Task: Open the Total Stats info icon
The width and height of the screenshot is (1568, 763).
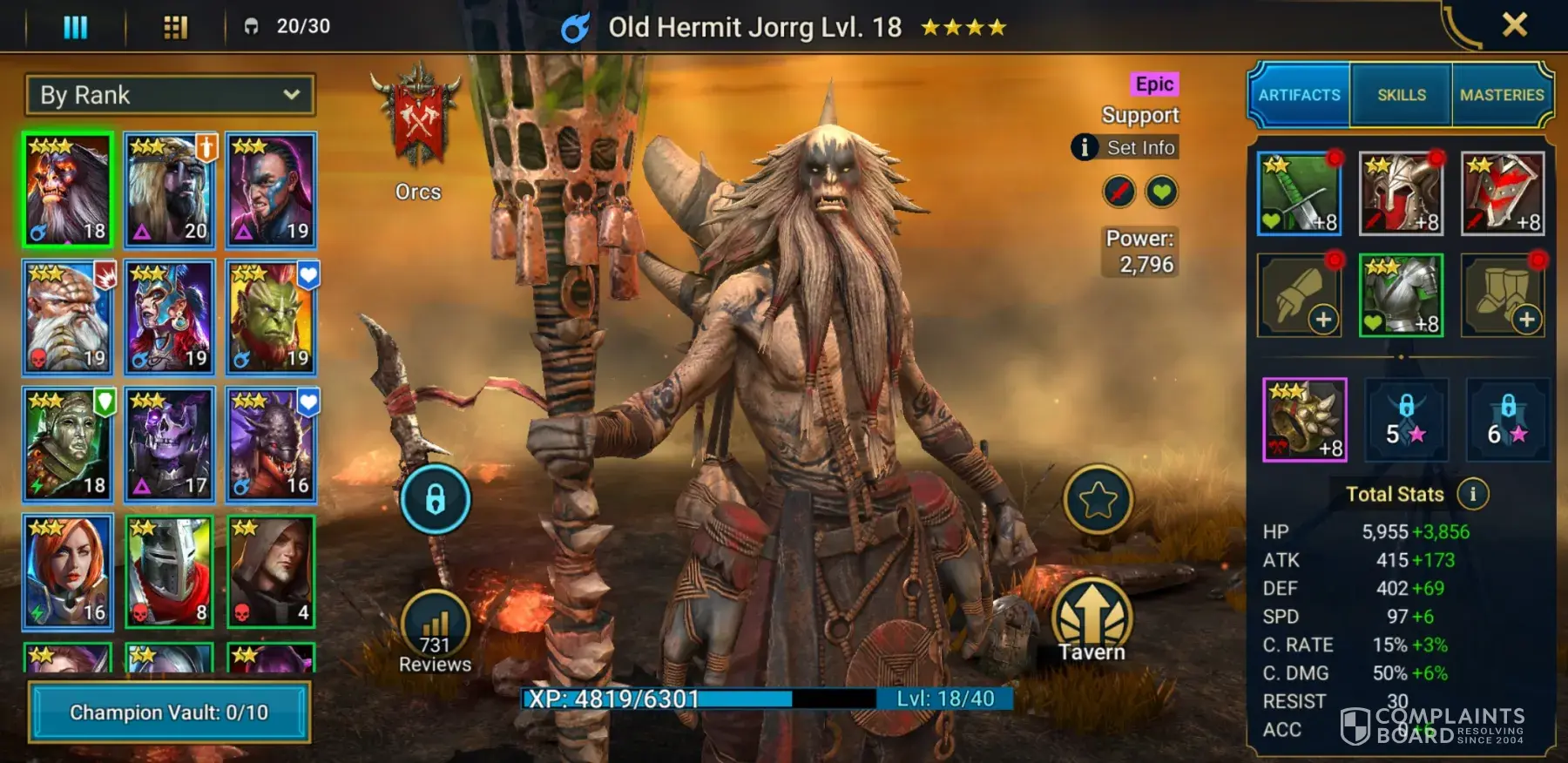Action: pyautogui.click(x=1473, y=494)
